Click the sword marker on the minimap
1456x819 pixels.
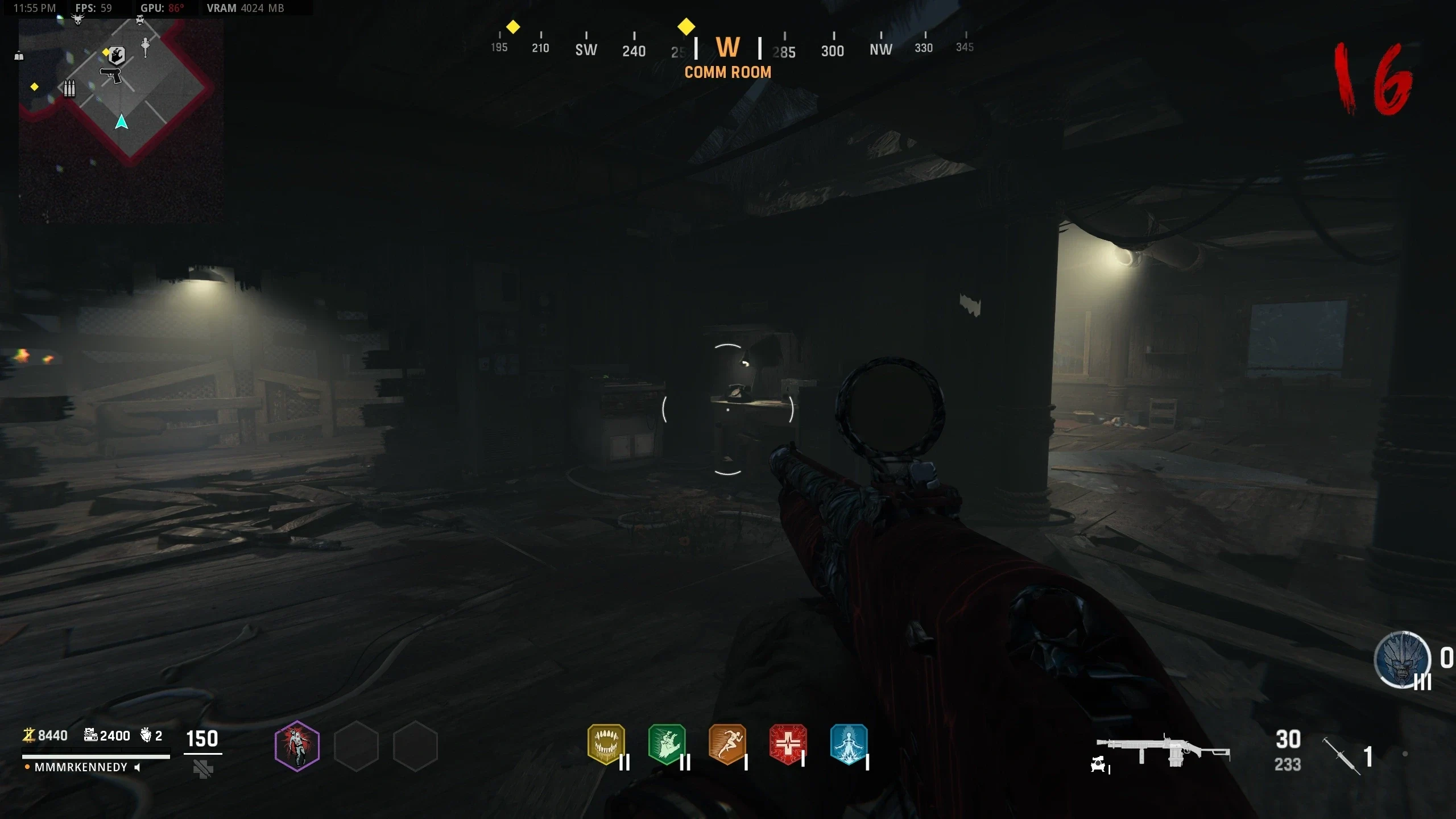coord(146,47)
